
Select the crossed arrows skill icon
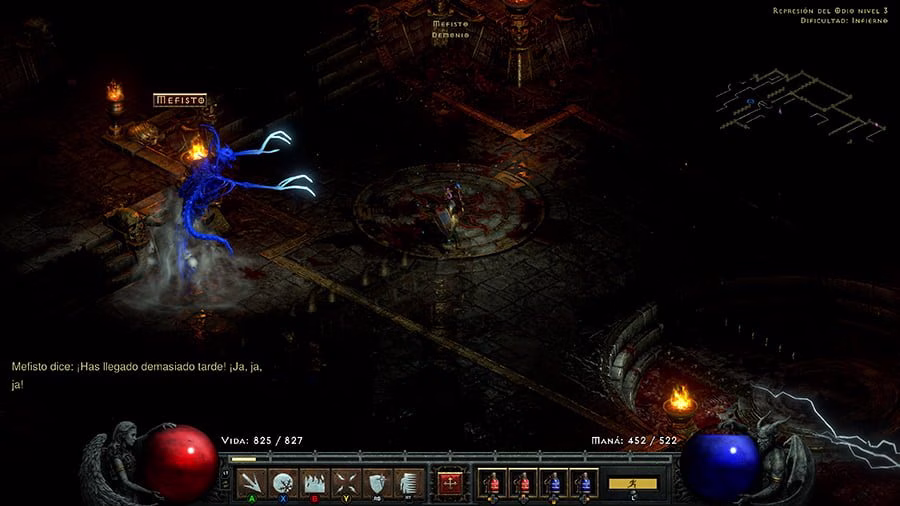pos(346,482)
